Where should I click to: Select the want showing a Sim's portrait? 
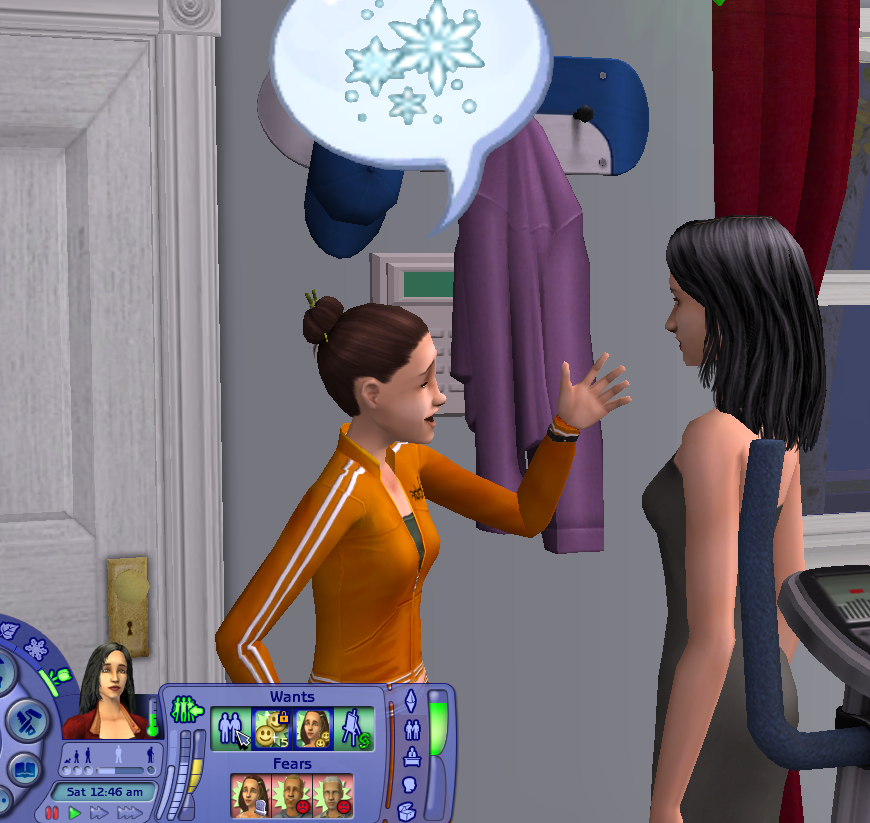[314, 729]
